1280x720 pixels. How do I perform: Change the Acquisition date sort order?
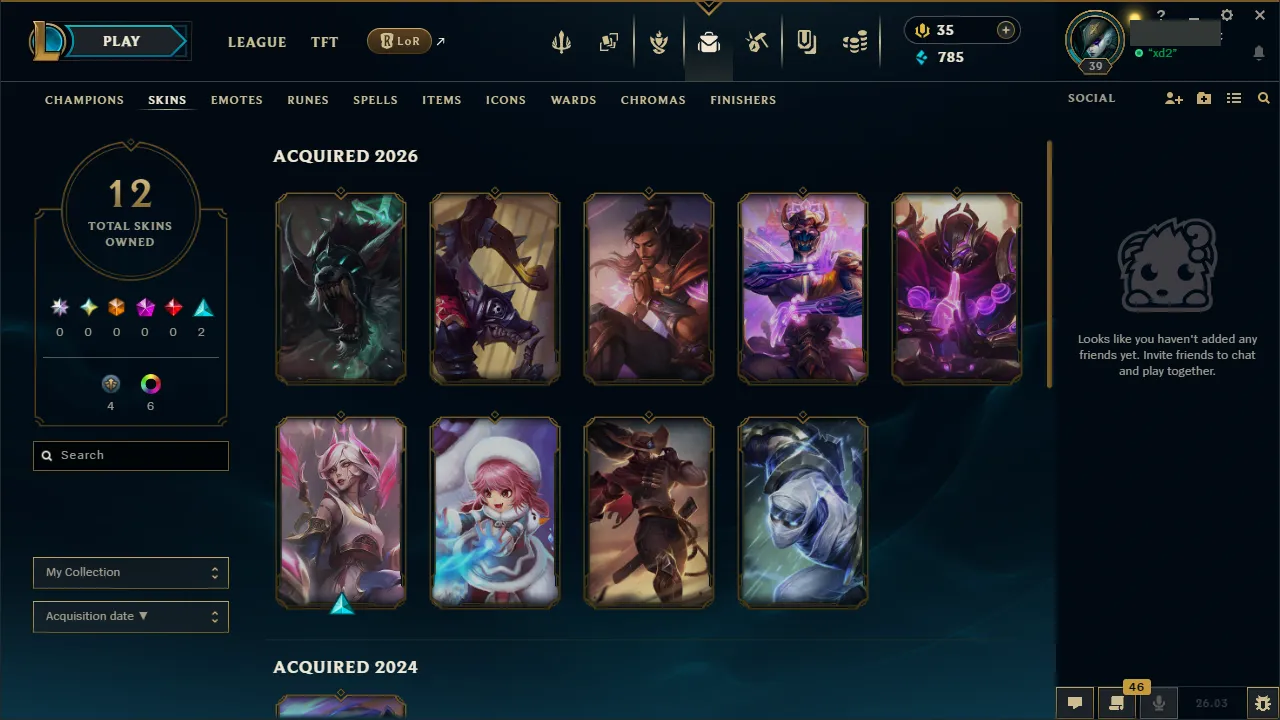[130, 616]
